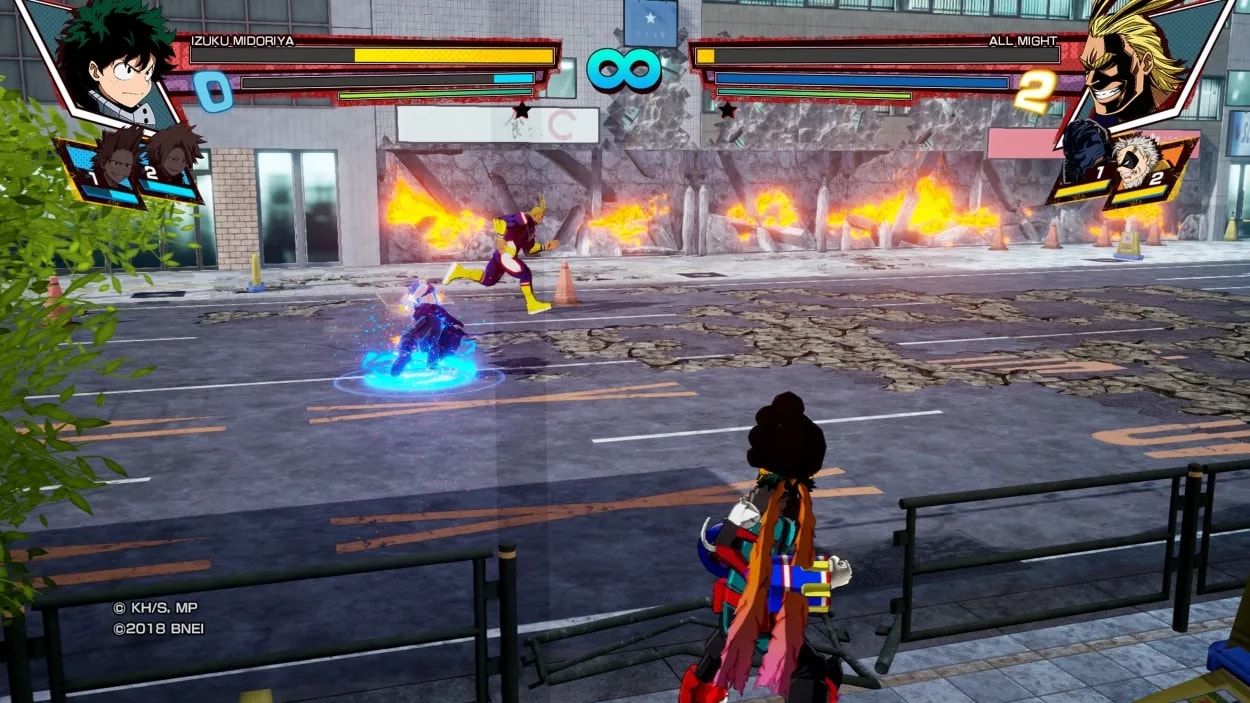Choose All Might's dark-haired sidekick 1 icon
This screenshot has width=1250, height=703.
1086,162
